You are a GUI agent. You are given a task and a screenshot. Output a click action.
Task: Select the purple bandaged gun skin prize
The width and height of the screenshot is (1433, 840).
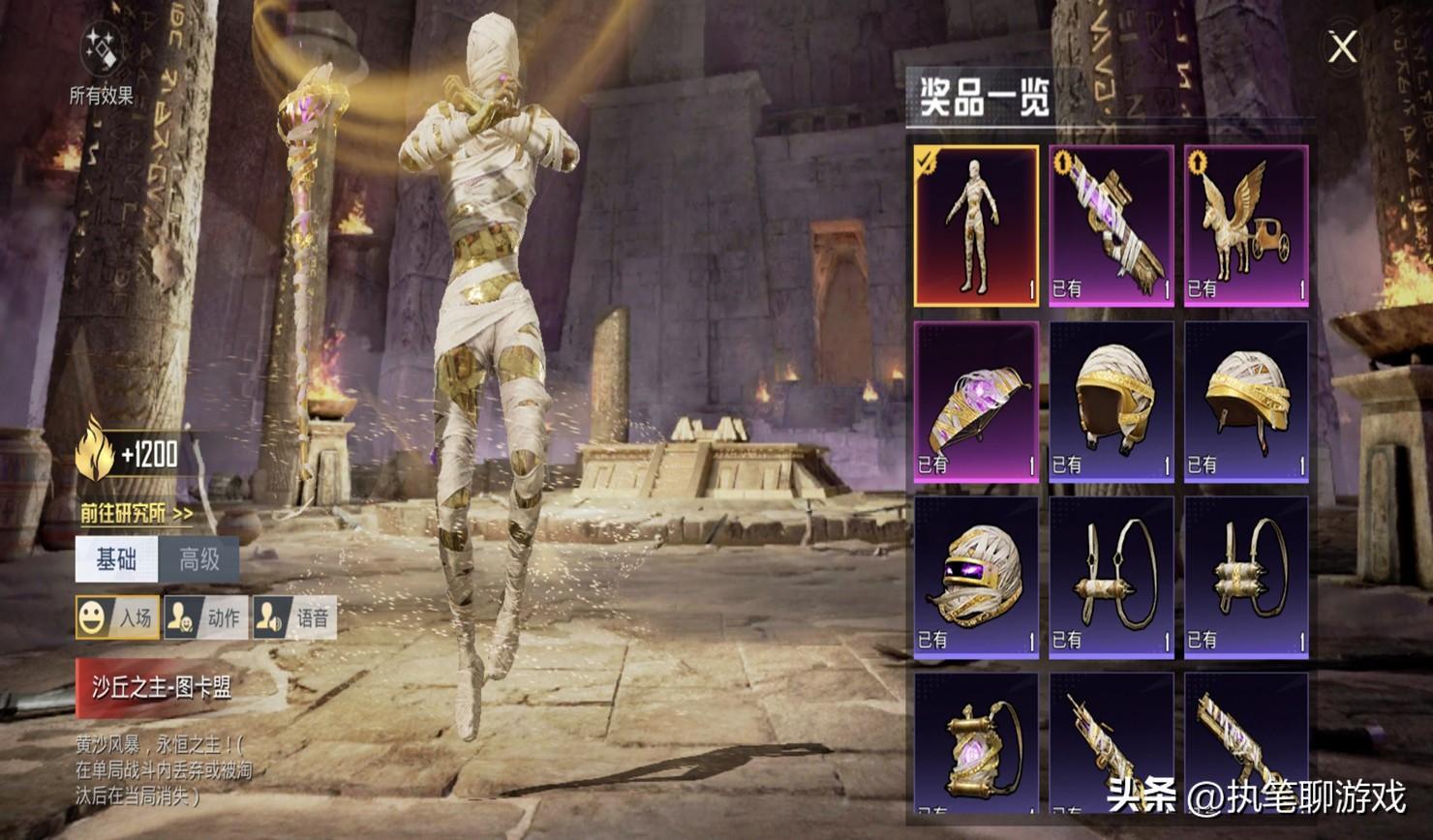[x=1111, y=225]
